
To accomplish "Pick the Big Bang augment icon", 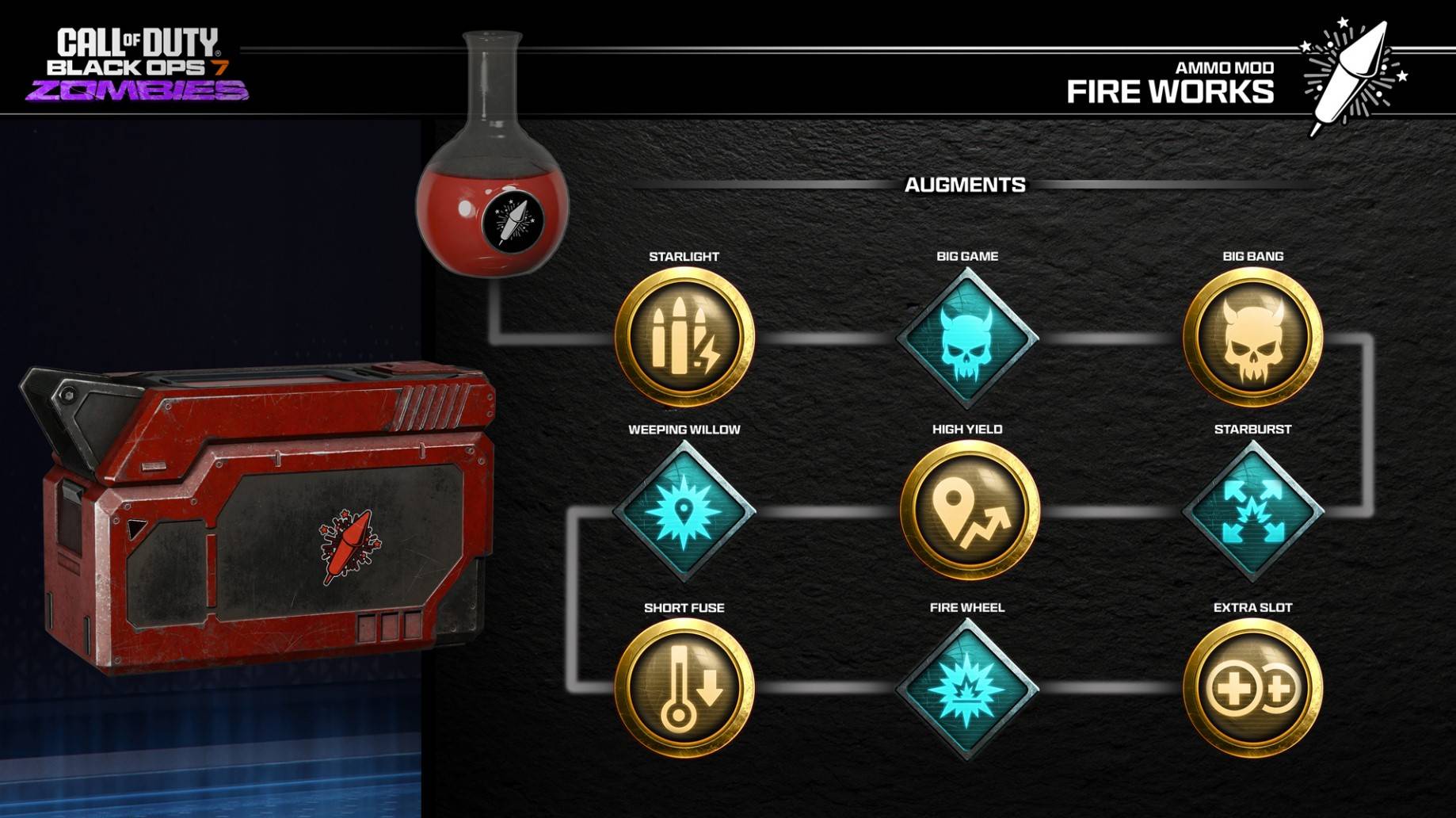I will [x=1252, y=338].
